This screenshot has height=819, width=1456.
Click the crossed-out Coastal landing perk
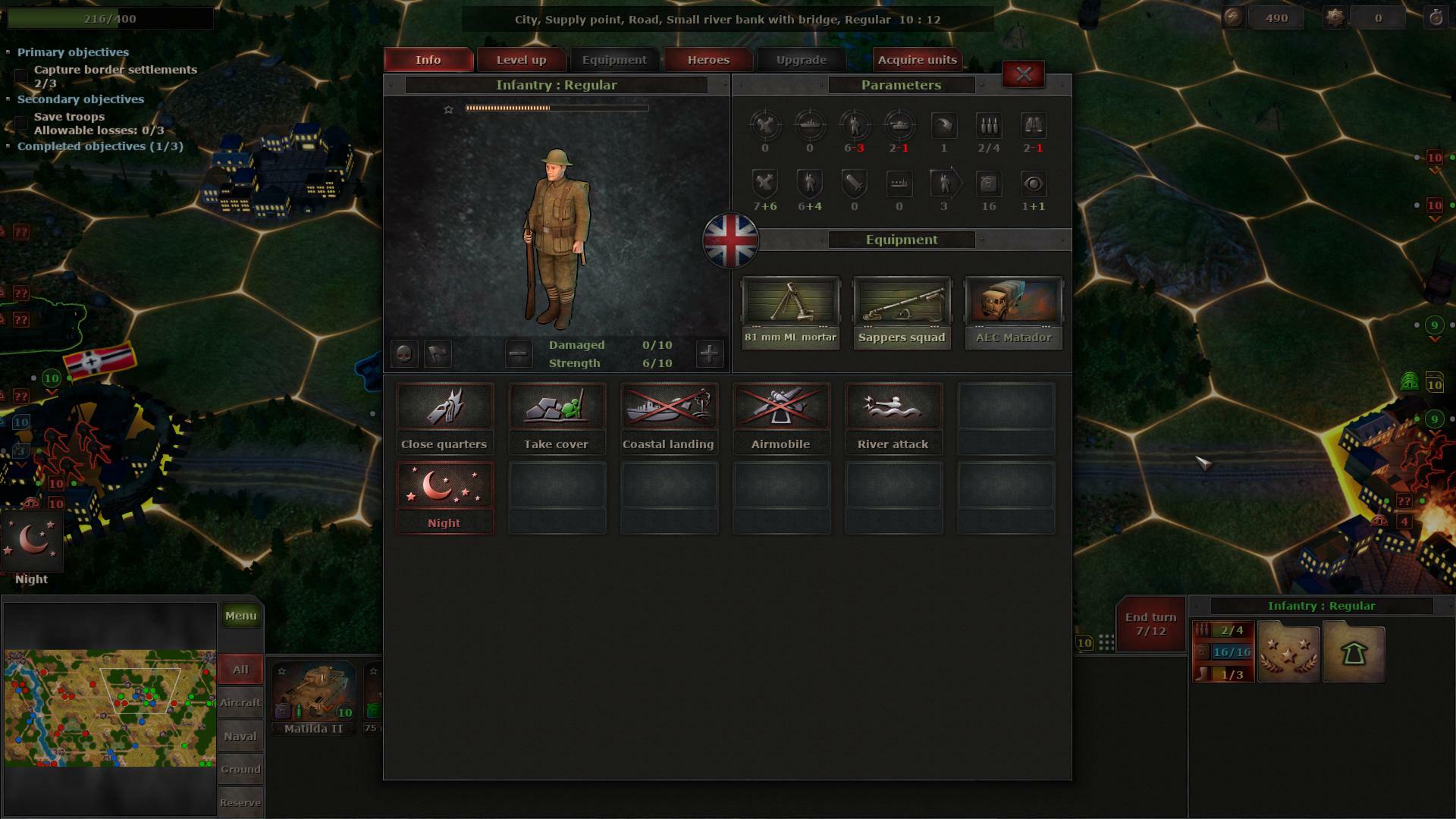pos(669,406)
